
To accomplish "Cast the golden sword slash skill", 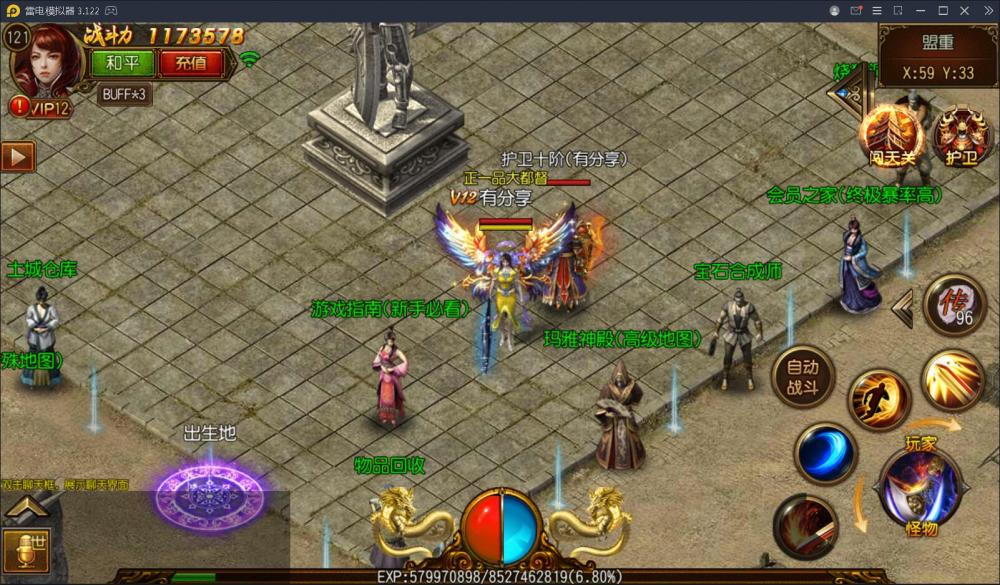I will 953,380.
